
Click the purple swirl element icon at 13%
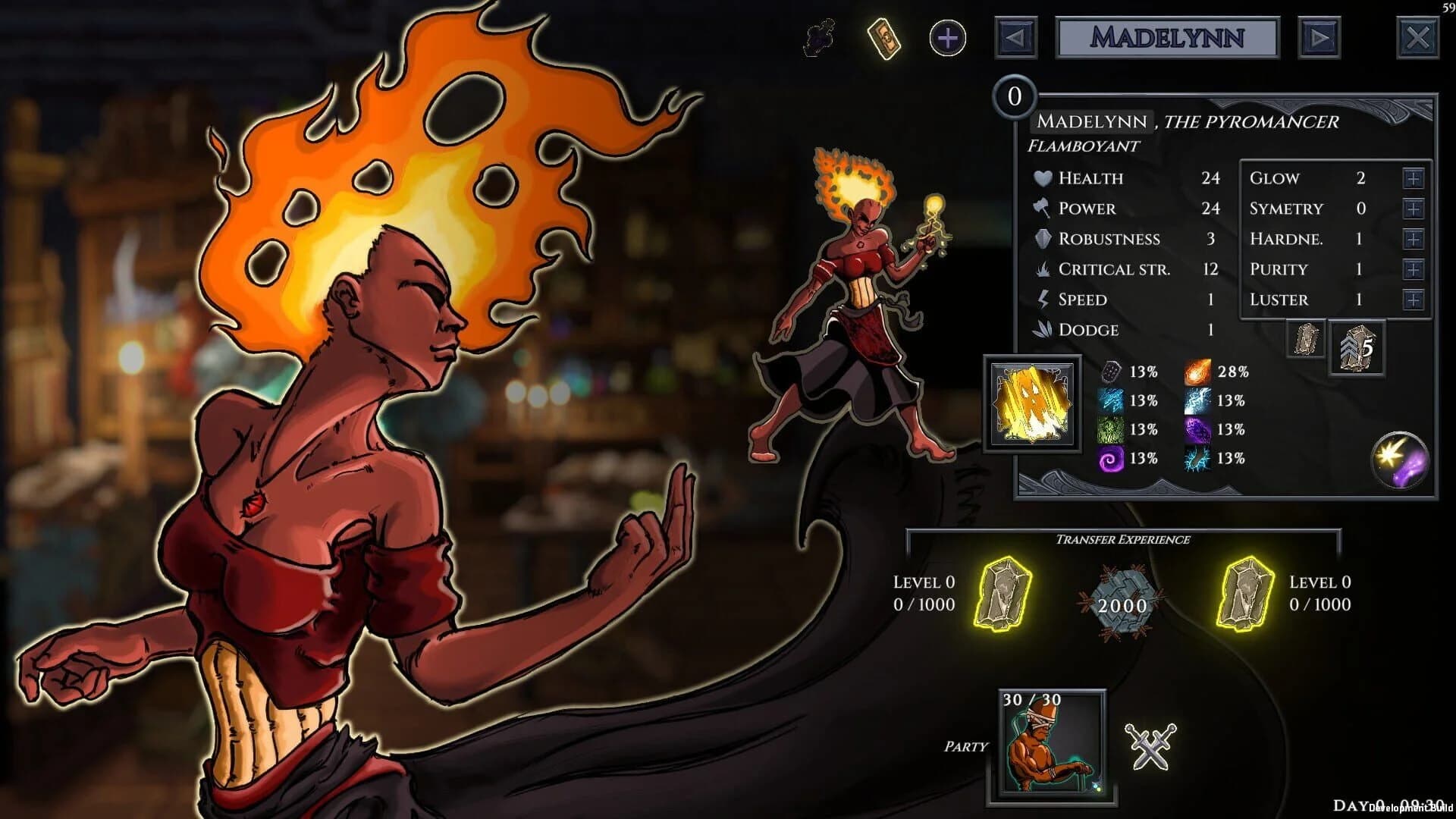coord(1112,457)
